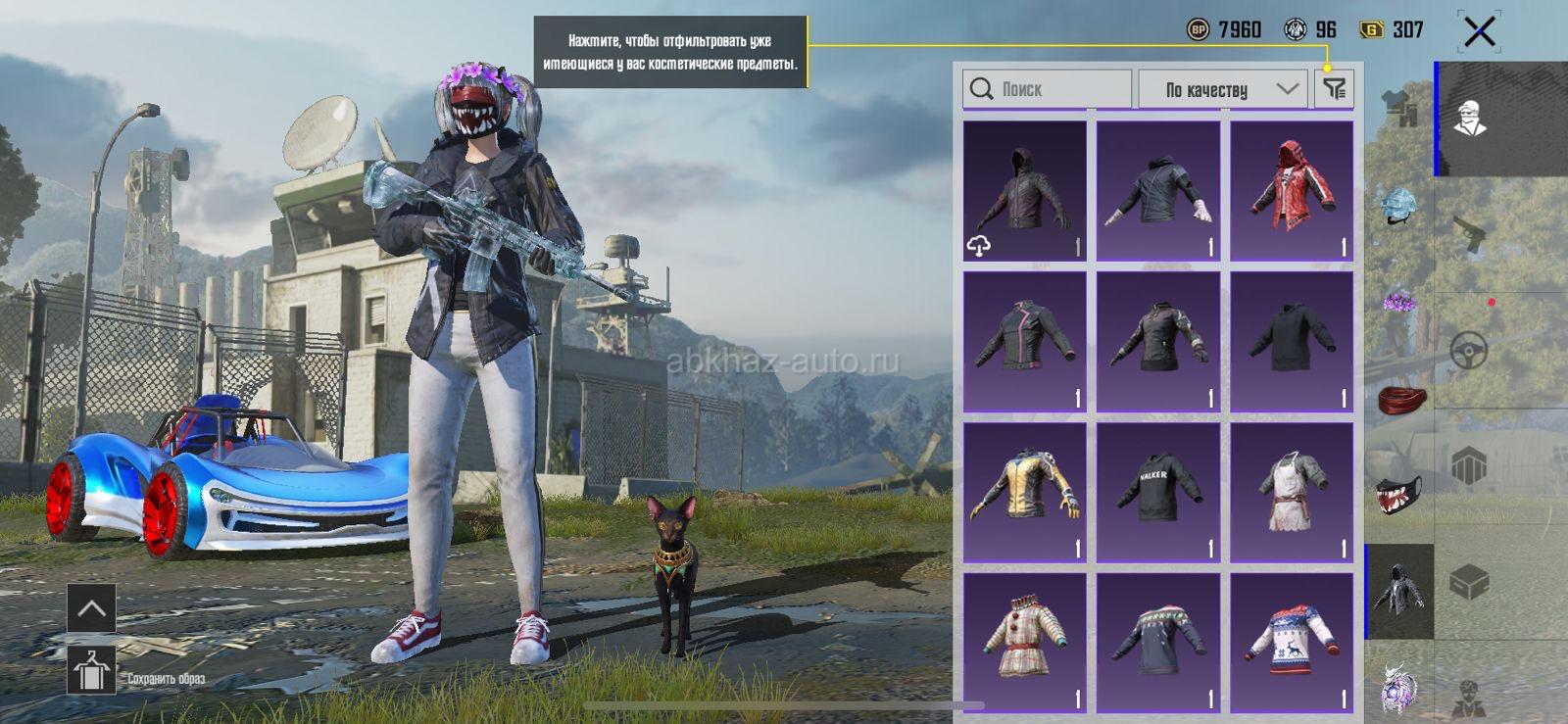Choose the black WALKER hoodie
The width and height of the screenshot is (1568, 724).
pyautogui.click(x=1158, y=492)
